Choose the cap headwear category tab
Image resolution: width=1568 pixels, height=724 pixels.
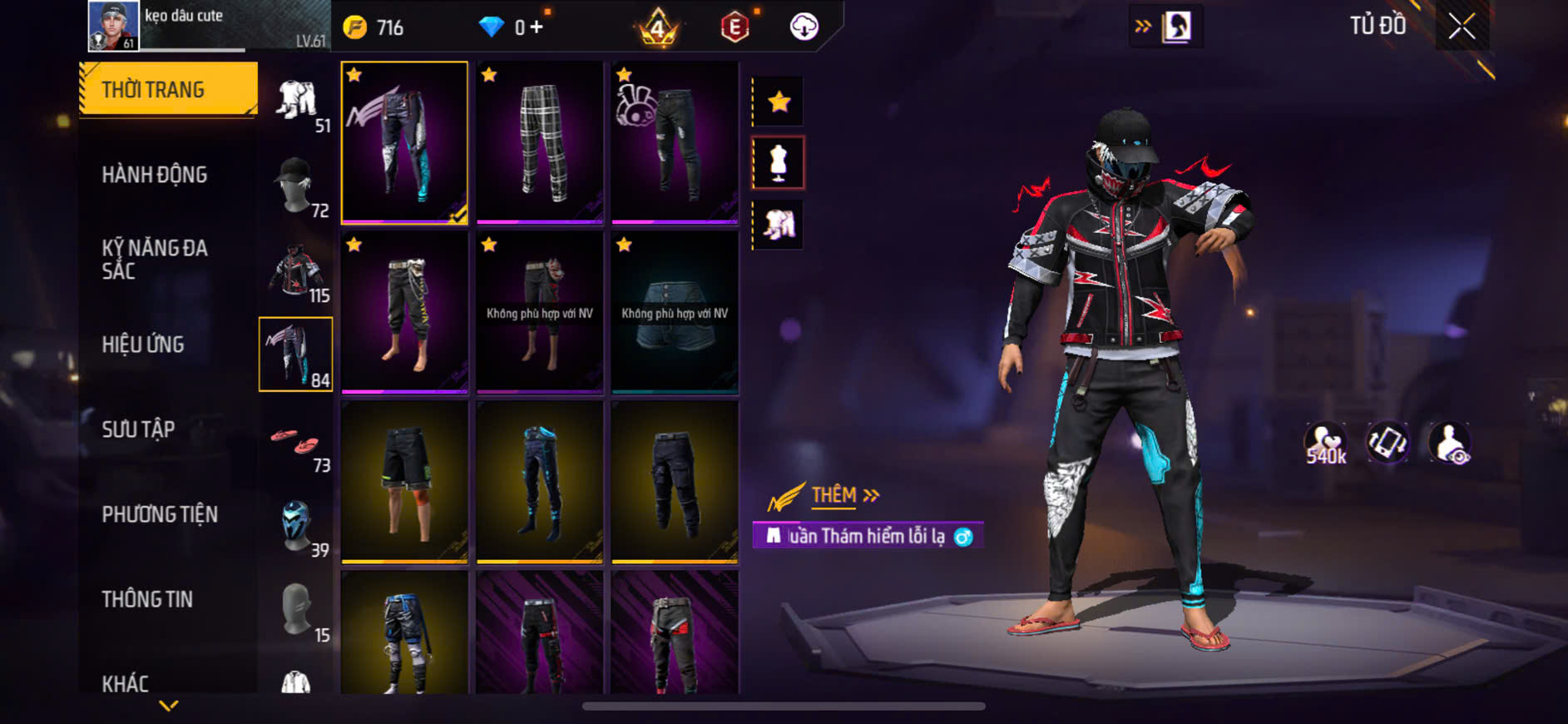(297, 186)
